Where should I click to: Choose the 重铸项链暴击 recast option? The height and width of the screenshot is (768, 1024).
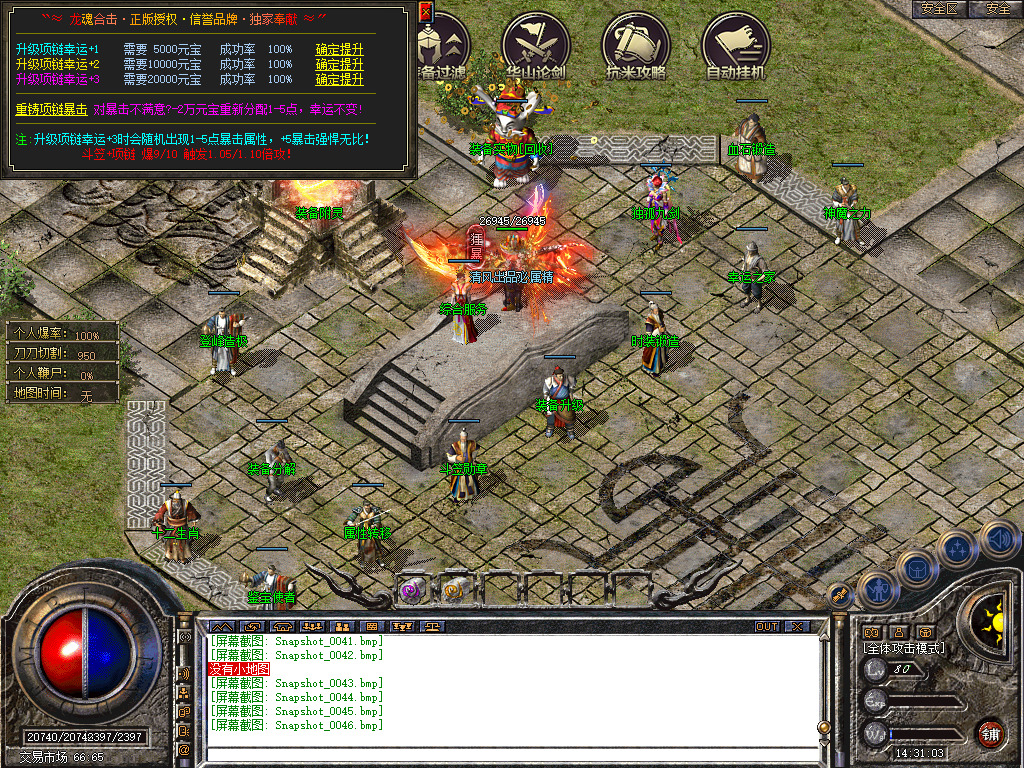point(51,109)
